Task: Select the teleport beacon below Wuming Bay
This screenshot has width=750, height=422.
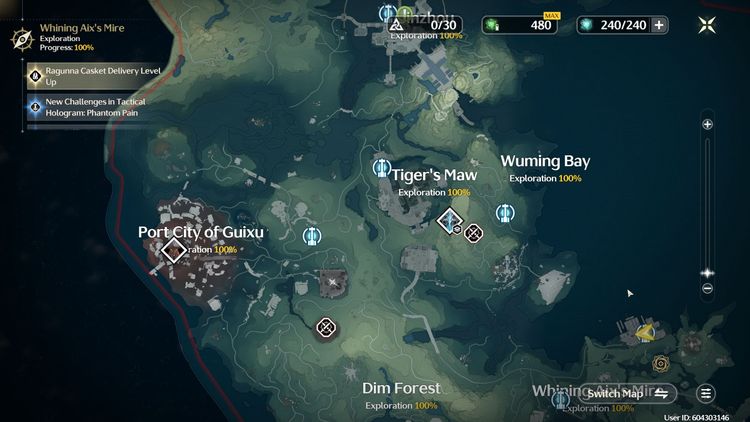Action: click(505, 212)
